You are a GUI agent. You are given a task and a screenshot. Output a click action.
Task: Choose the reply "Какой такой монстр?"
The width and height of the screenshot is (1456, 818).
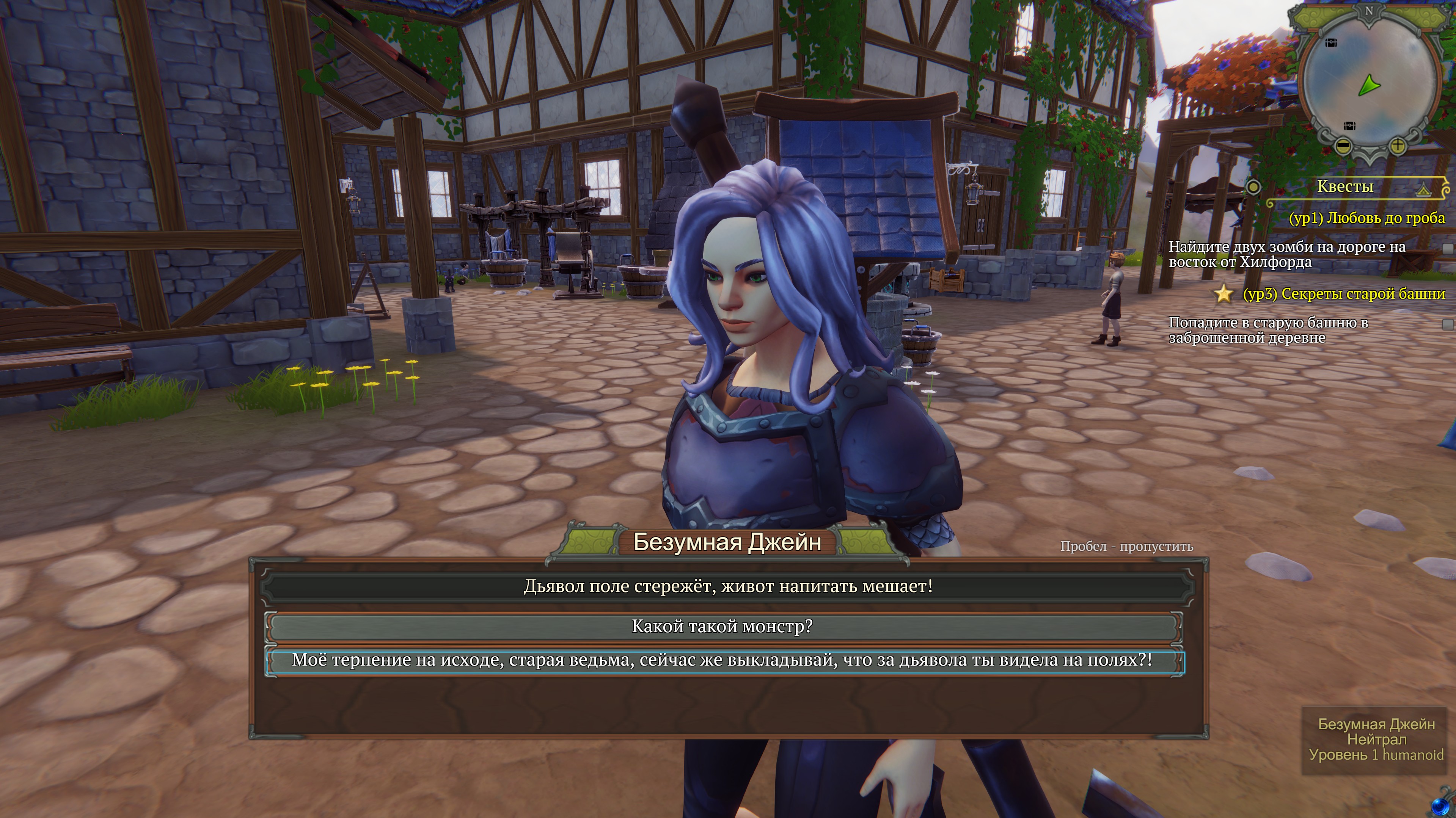click(x=722, y=627)
